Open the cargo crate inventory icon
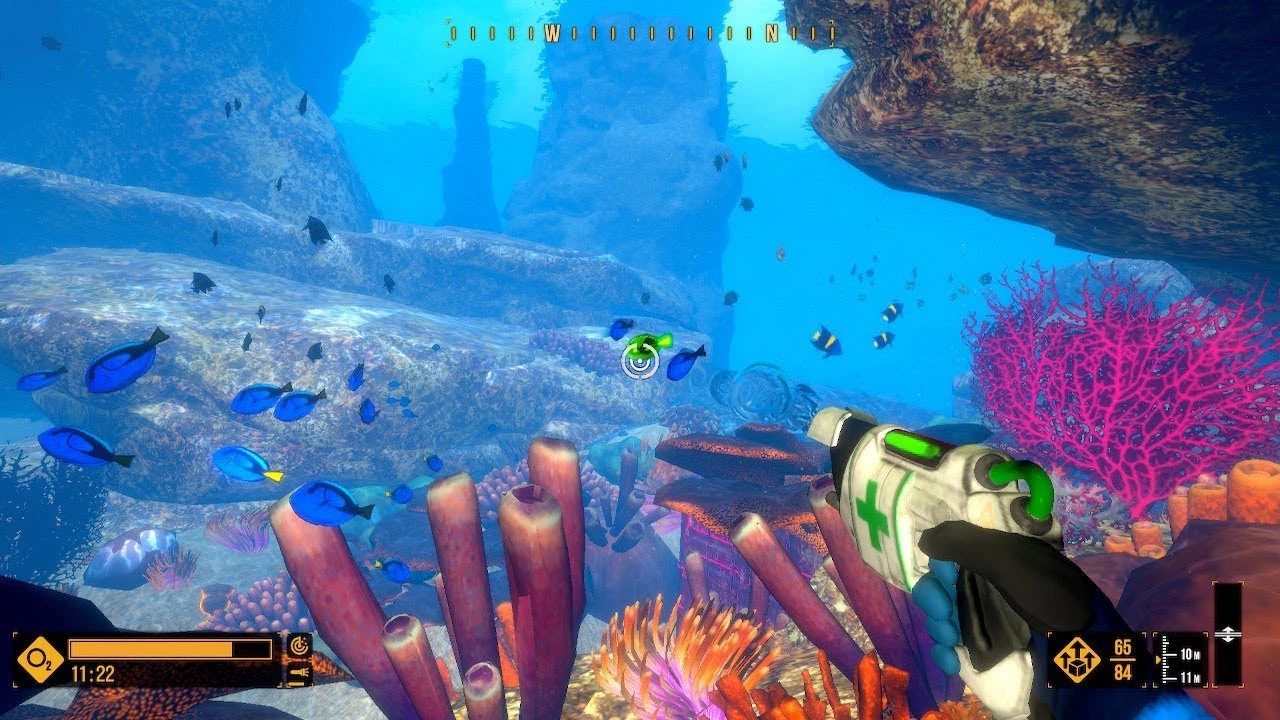The image size is (1280, 720). point(1077,660)
